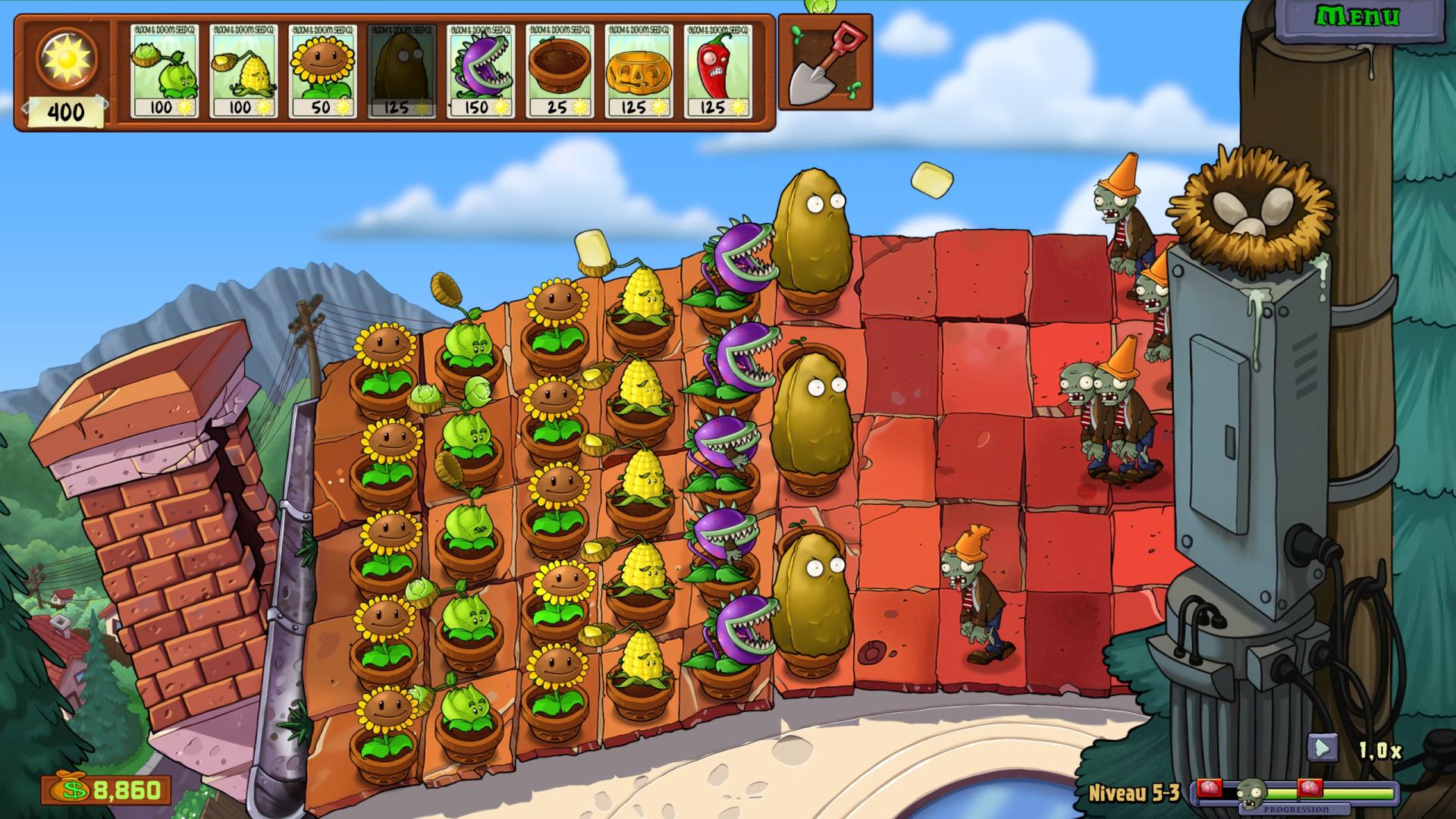Pick the Sunflower seed packet
Screen dimensions: 1456x819
322,71
